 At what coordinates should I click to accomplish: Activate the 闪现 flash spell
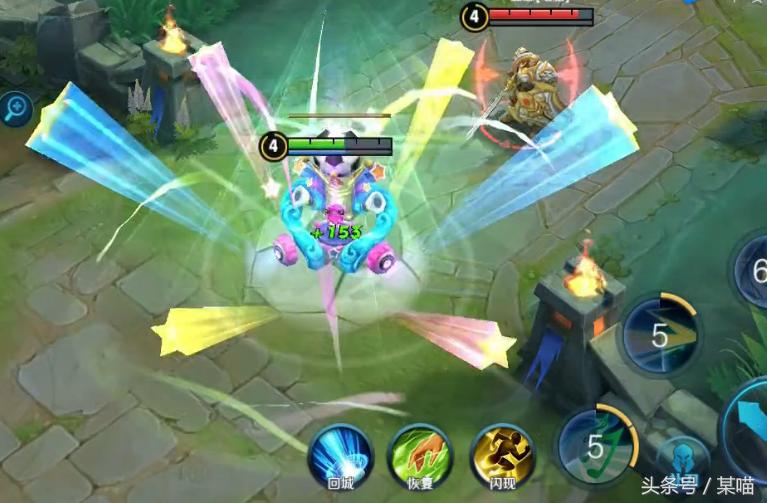(502, 454)
